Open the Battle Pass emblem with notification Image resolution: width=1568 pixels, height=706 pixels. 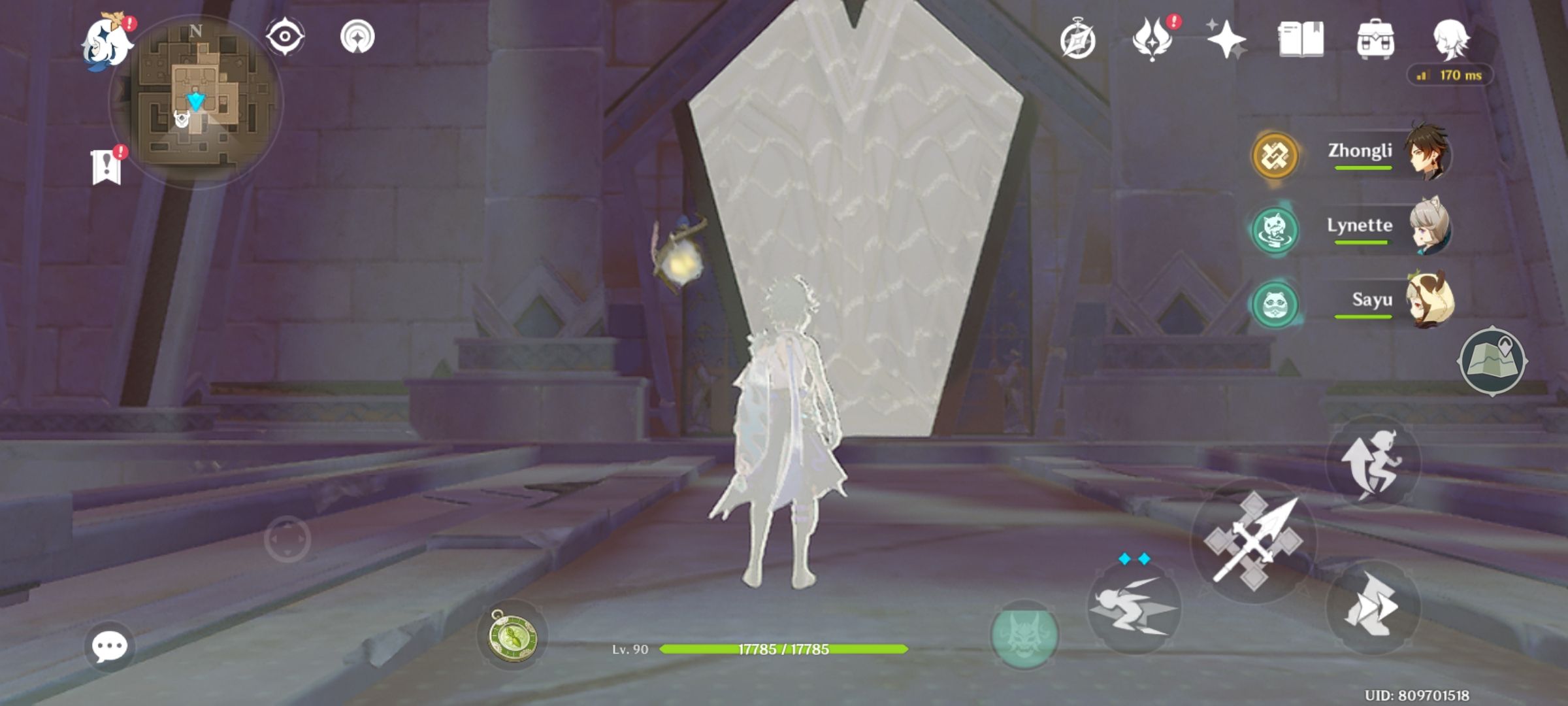pos(1154,41)
